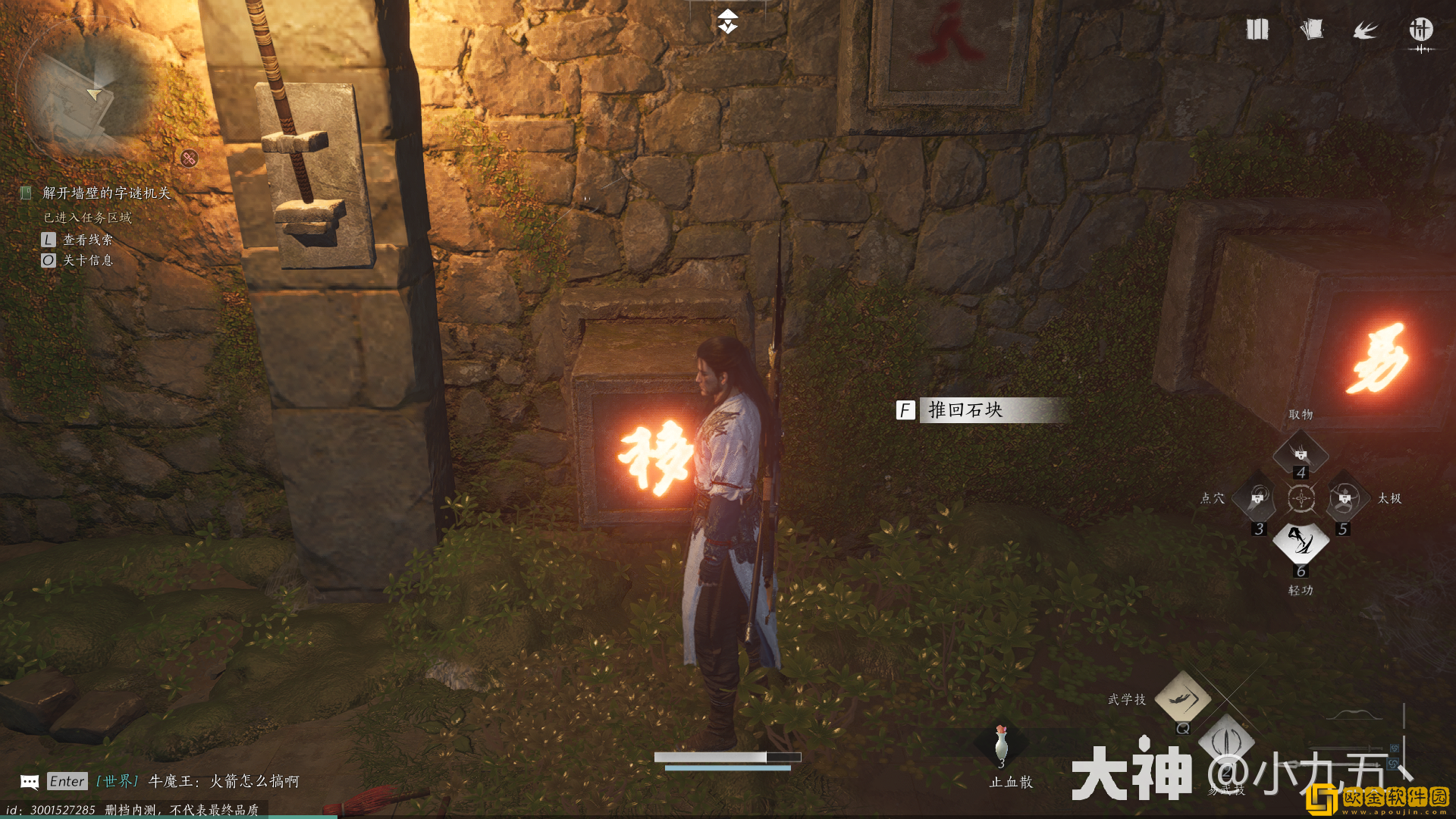Open the round crossed-swords emblem menu
This screenshot has height=819, width=1456.
1420,30
